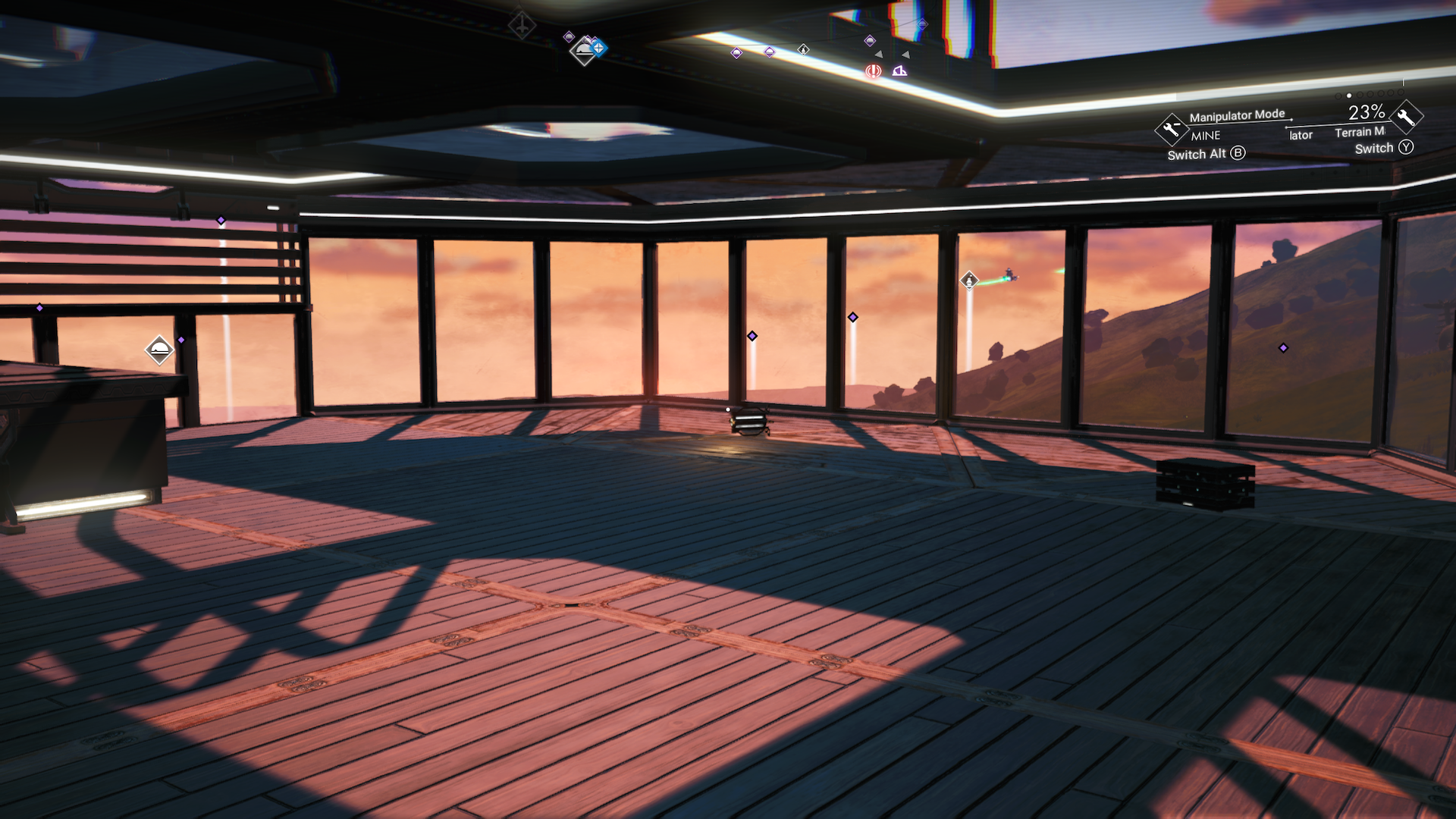The image size is (1456, 819).
Task: Click the blue waypoint diamond marker
Action: pyautogui.click(x=598, y=49)
